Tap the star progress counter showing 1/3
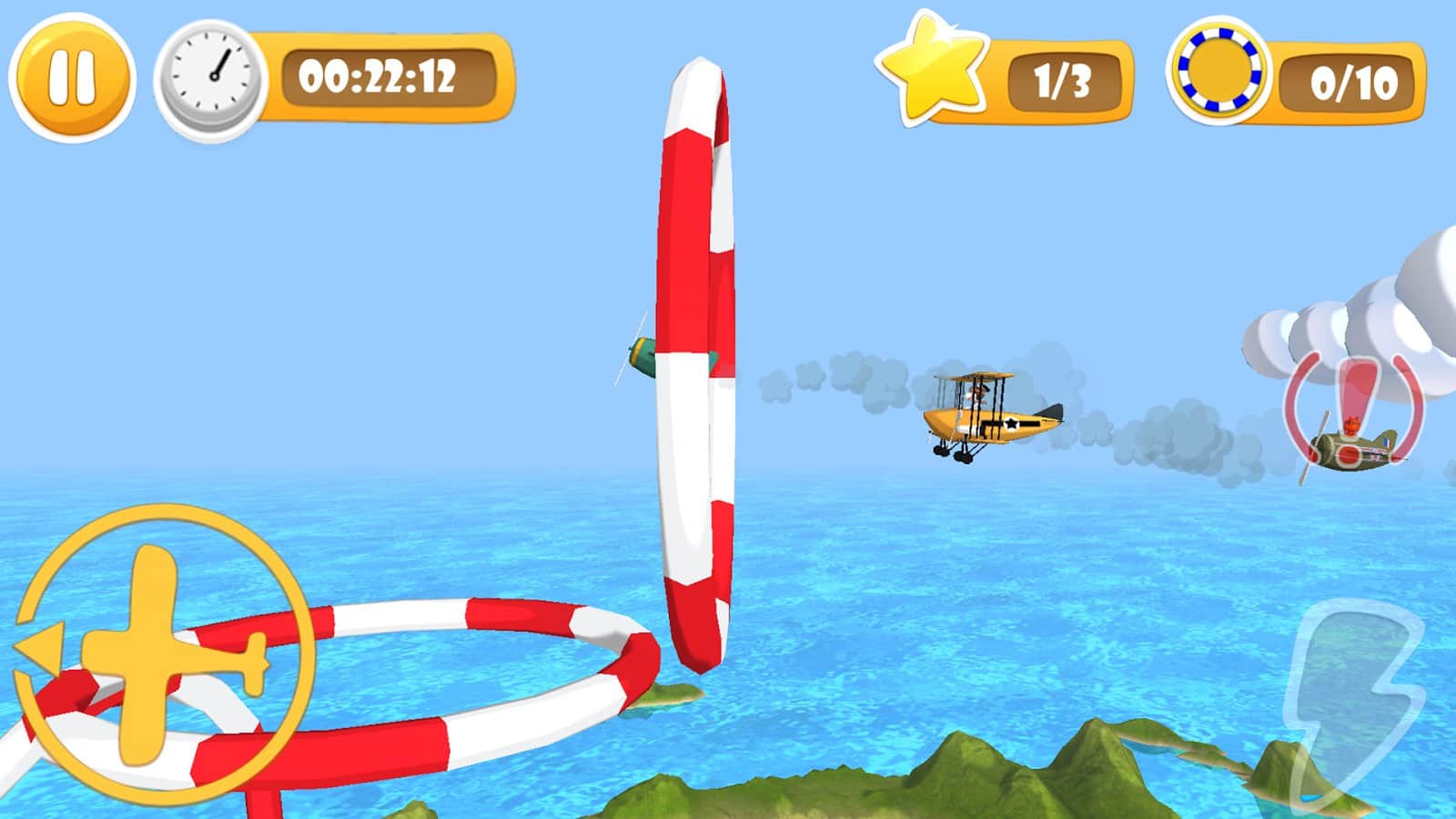This screenshot has height=819, width=1456. pos(1061,82)
